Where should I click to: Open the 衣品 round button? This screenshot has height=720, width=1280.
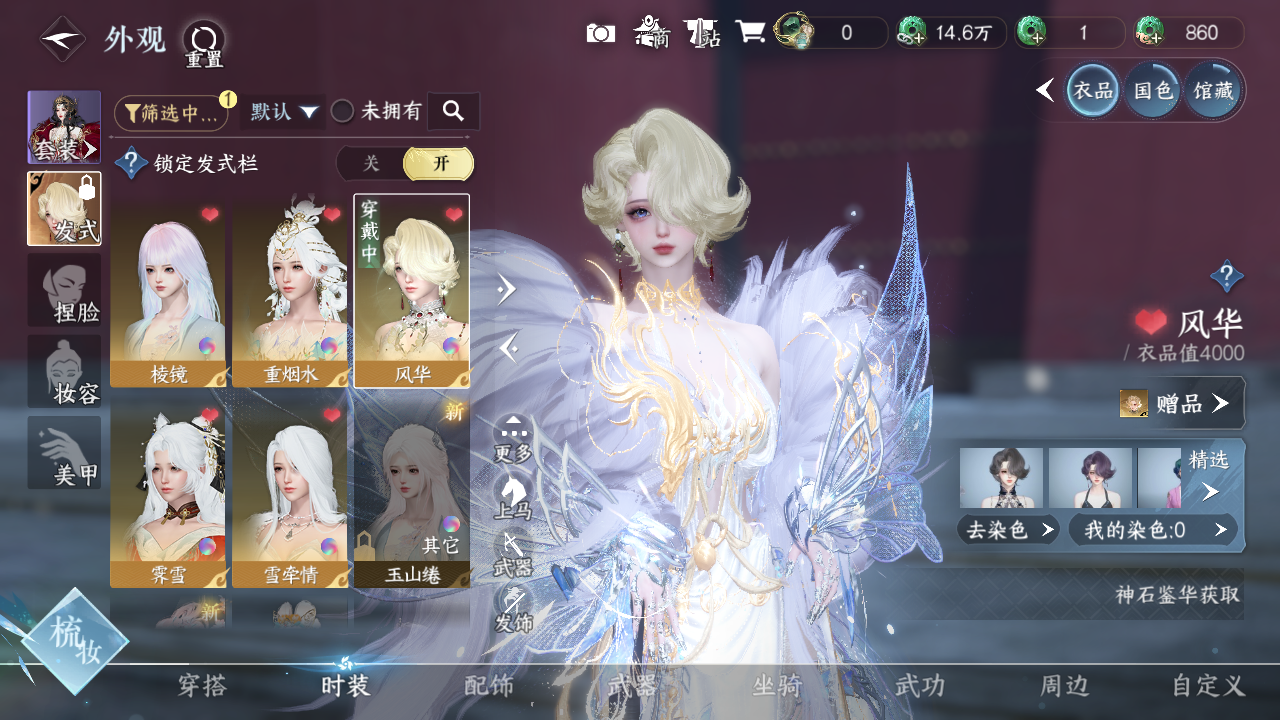(x=1092, y=91)
